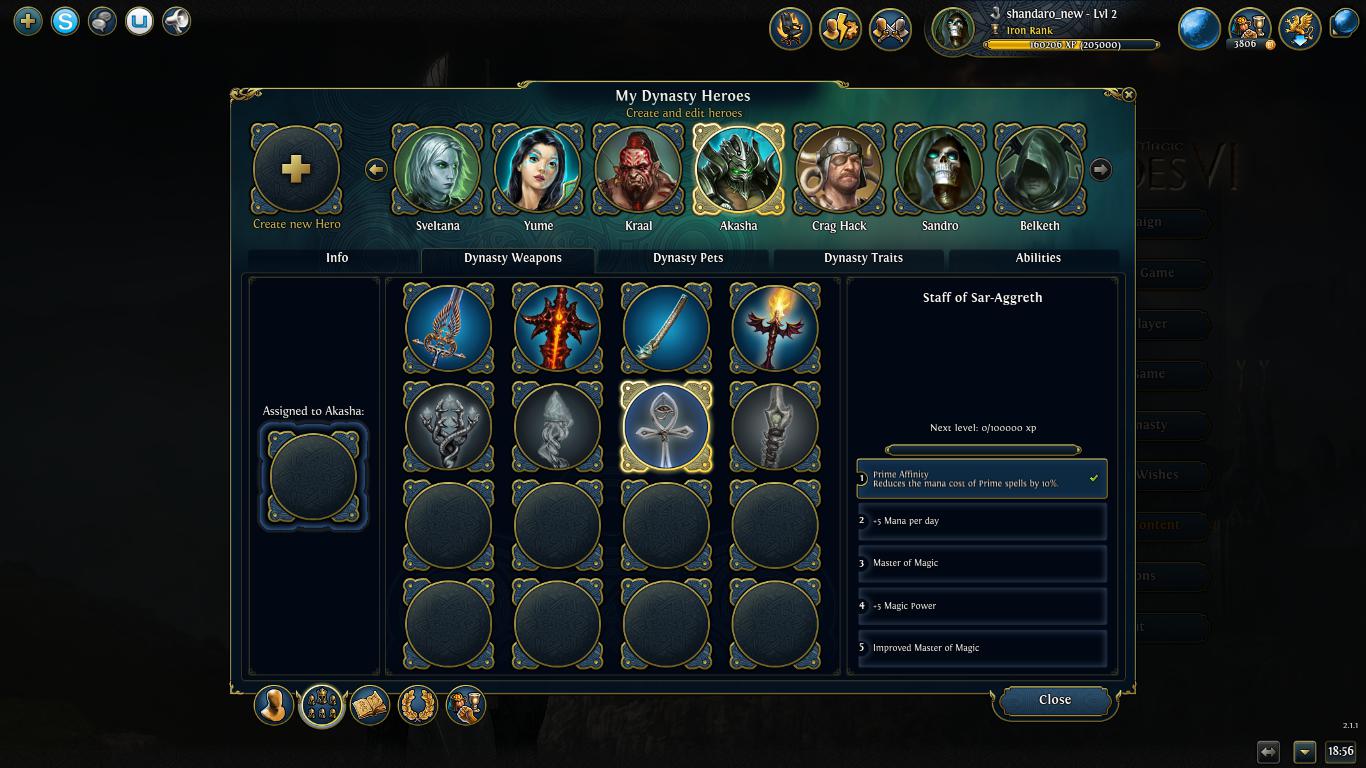Close the Dynasty Heroes window
Image resolution: width=1366 pixels, height=768 pixels.
(1054, 700)
